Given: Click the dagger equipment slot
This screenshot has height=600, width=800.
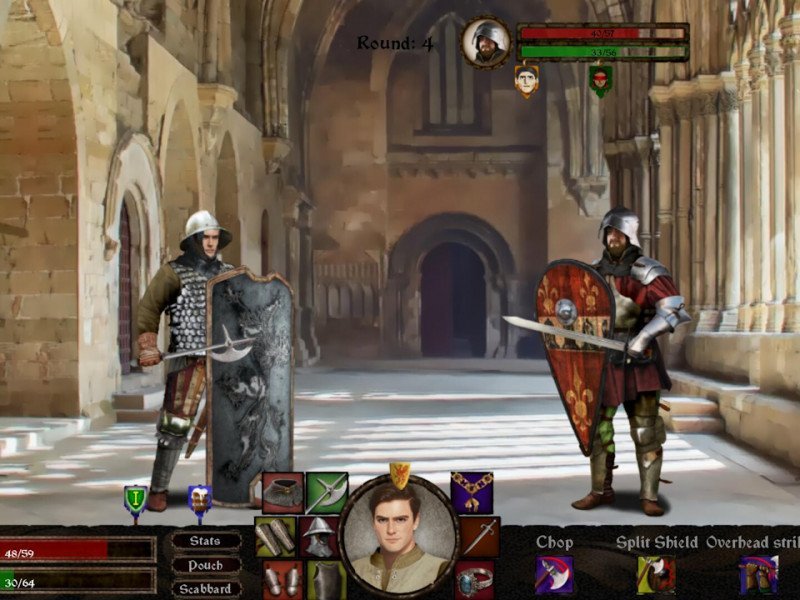Looking at the screenshot, I should [x=479, y=536].
